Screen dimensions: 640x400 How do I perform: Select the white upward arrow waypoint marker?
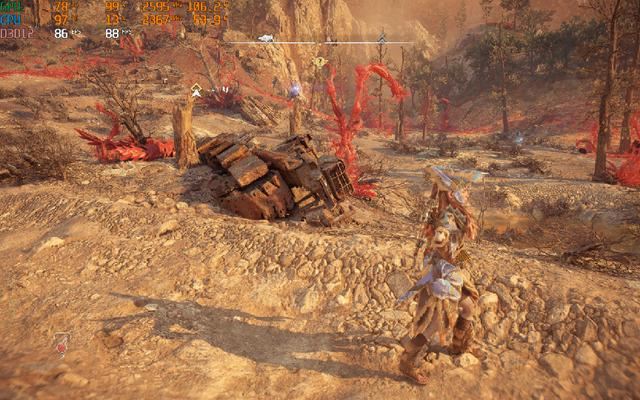[x=196, y=91]
